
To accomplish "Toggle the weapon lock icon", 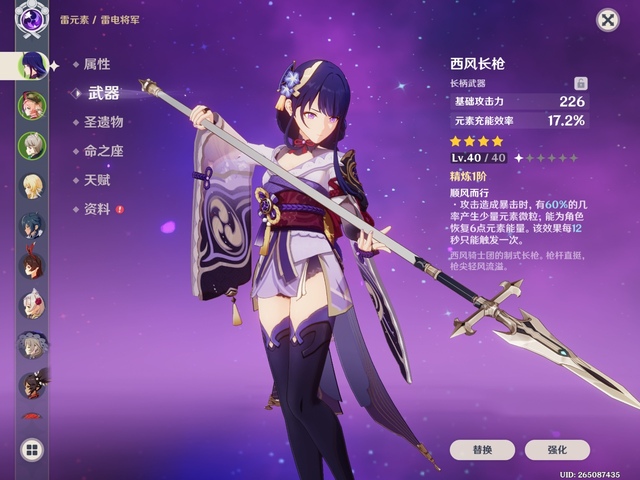I will point(581,83).
